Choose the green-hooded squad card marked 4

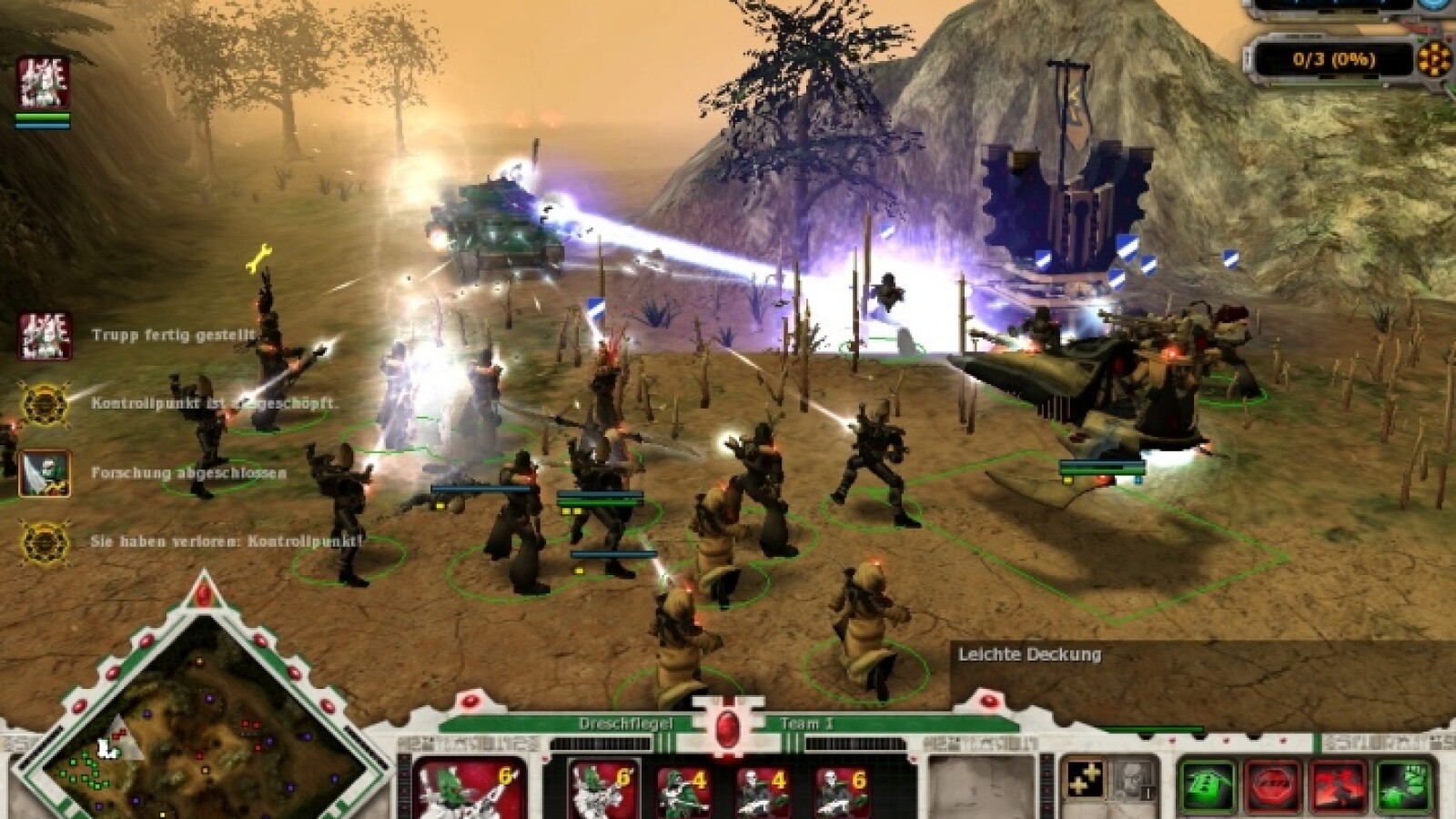tap(683, 789)
